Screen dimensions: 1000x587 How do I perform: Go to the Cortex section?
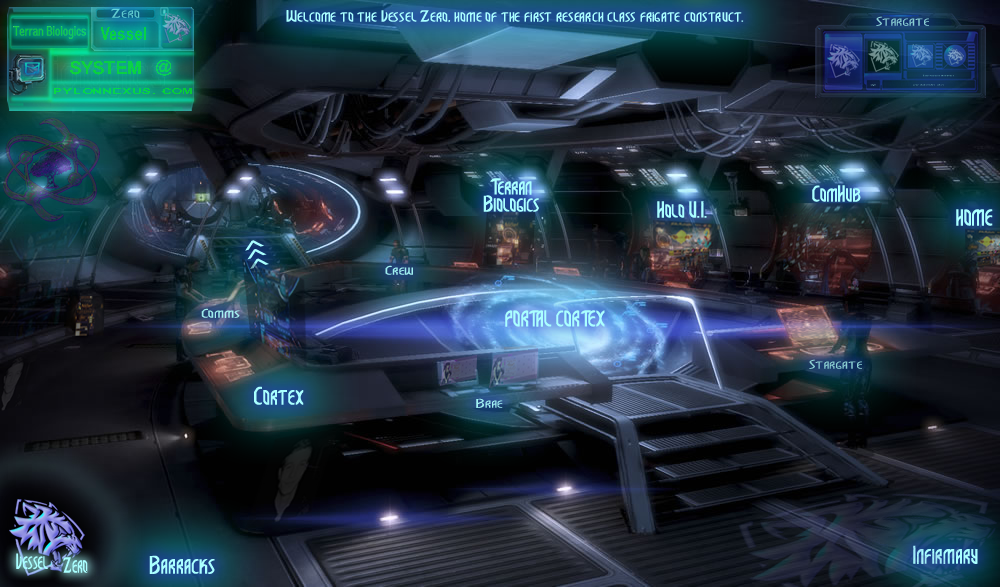coord(278,396)
